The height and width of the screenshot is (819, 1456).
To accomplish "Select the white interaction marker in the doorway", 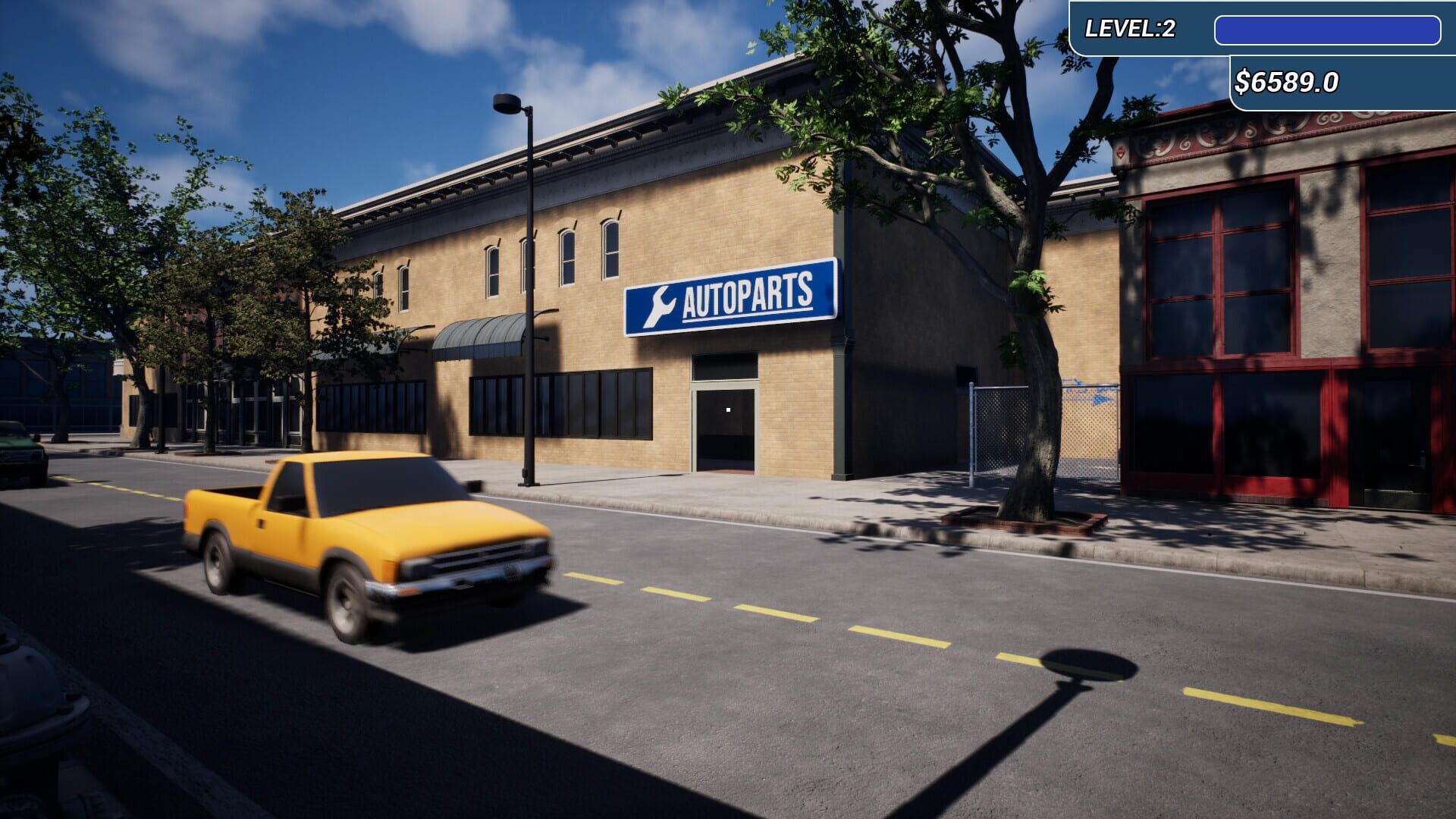I will 727,409.
